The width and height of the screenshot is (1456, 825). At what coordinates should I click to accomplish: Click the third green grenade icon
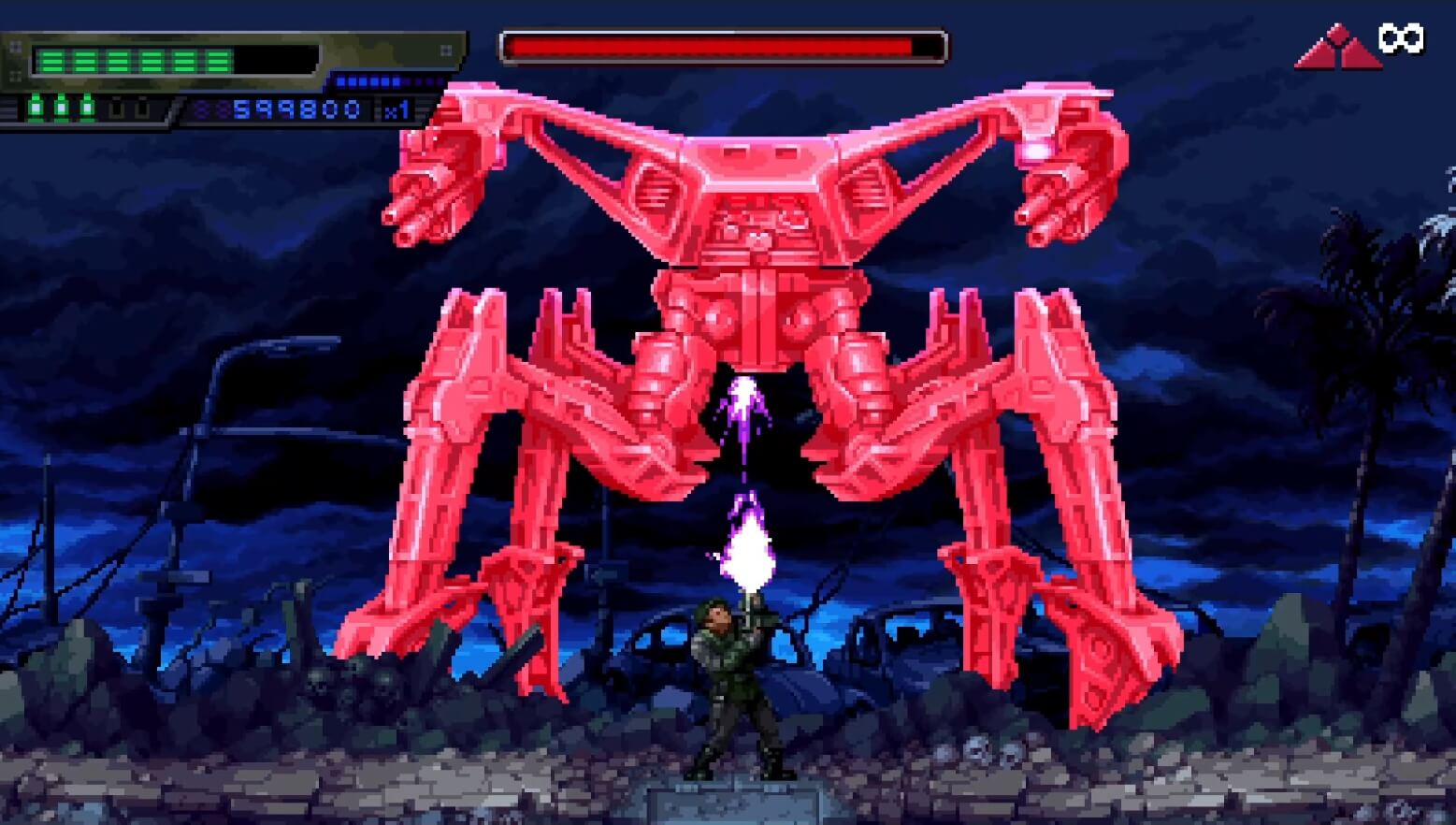tap(87, 109)
